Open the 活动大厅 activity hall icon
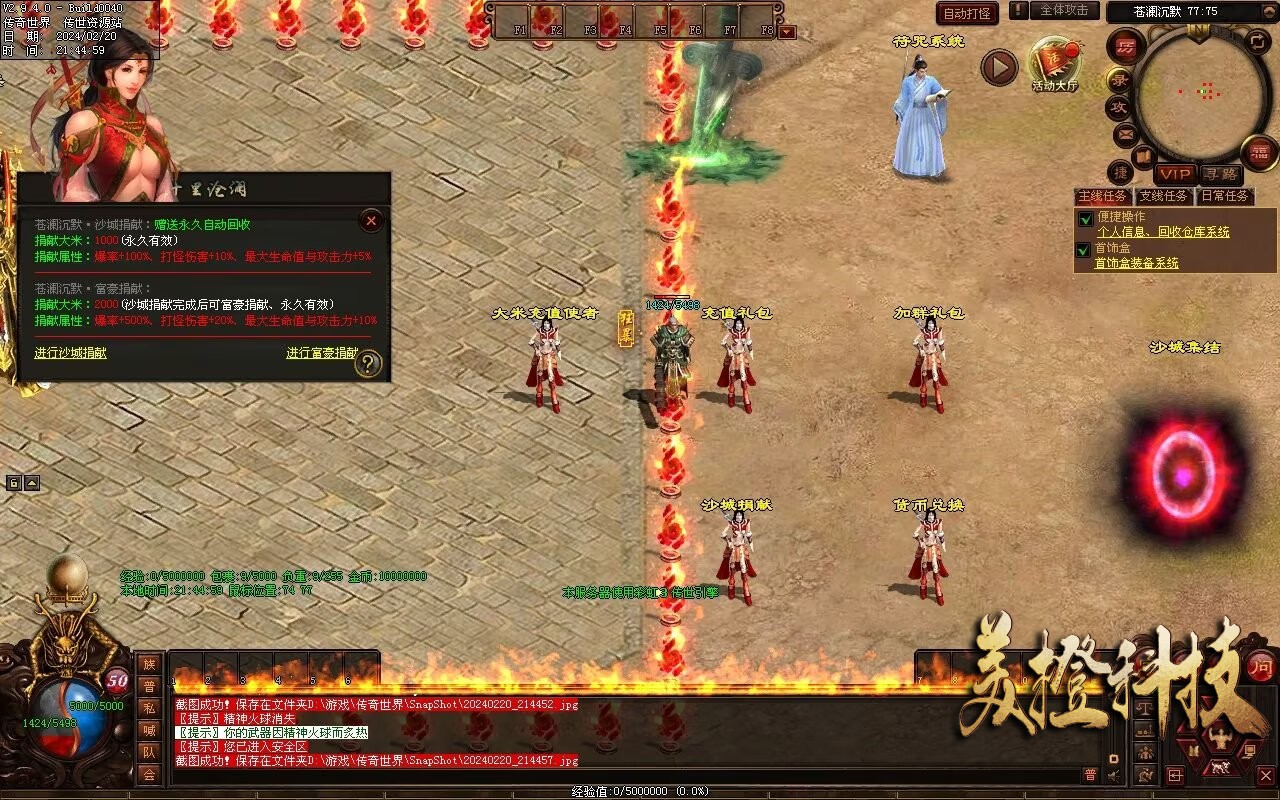The height and width of the screenshot is (800, 1280). [1055, 66]
